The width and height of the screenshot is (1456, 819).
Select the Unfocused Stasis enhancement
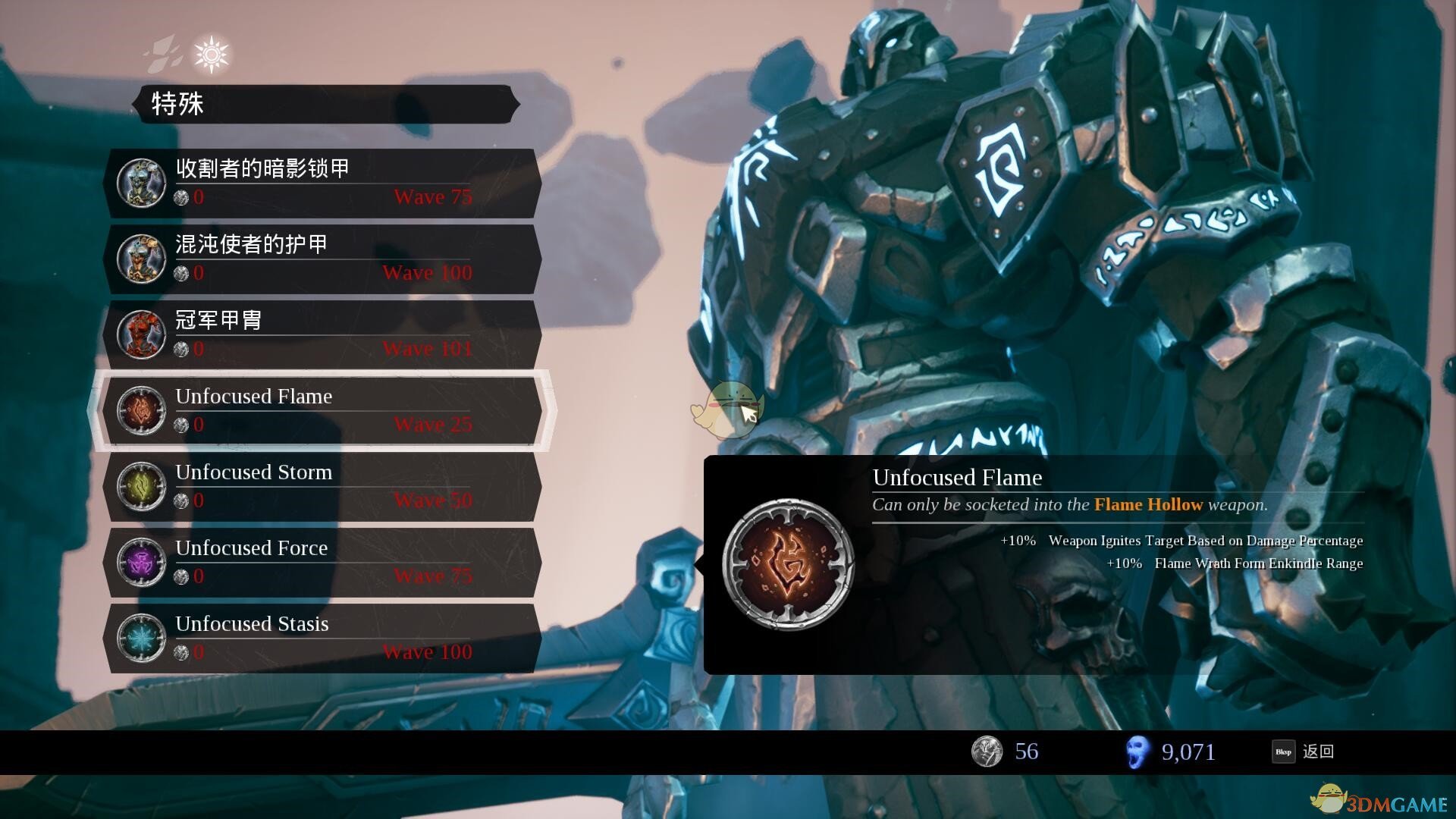click(322, 638)
